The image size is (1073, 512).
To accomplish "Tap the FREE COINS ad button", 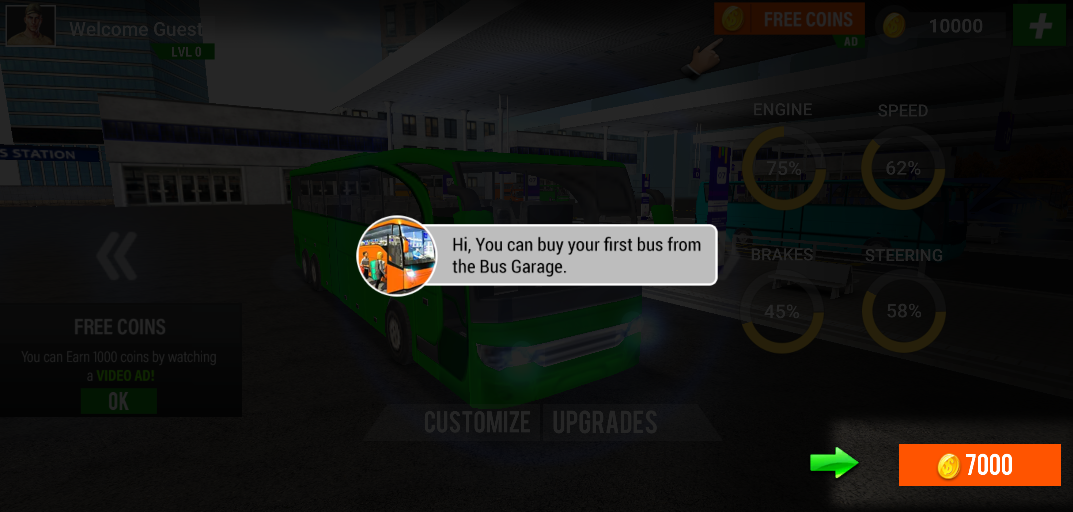I will [x=788, y=21].
